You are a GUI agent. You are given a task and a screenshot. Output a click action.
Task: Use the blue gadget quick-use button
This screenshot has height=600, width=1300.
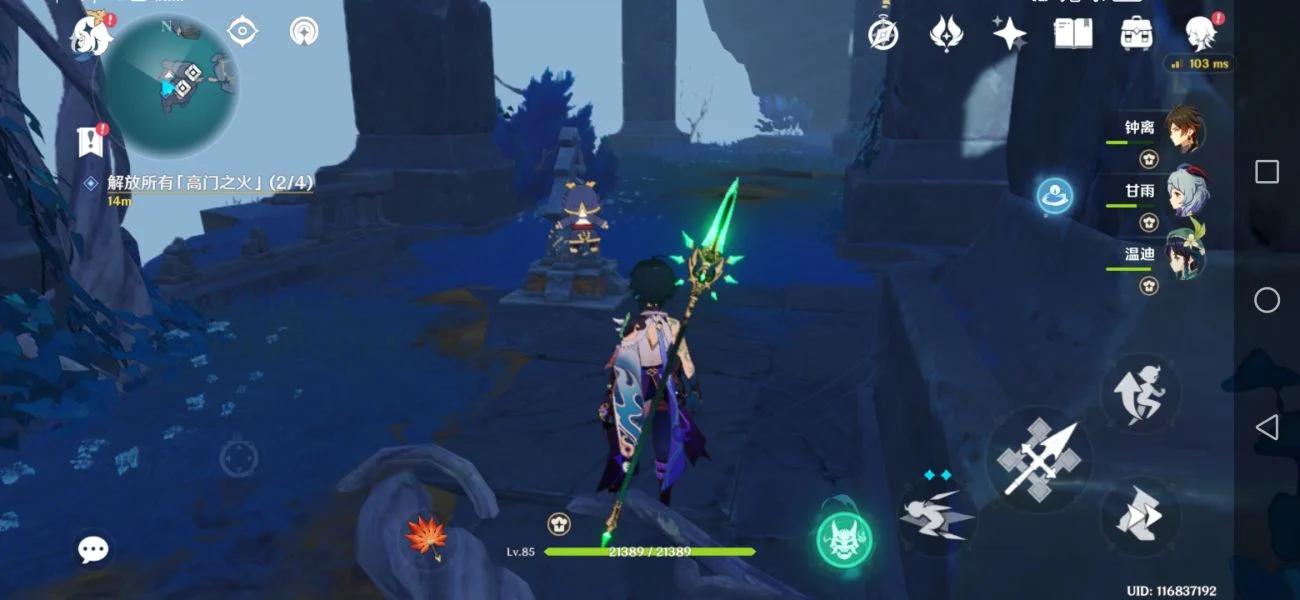1054,193
